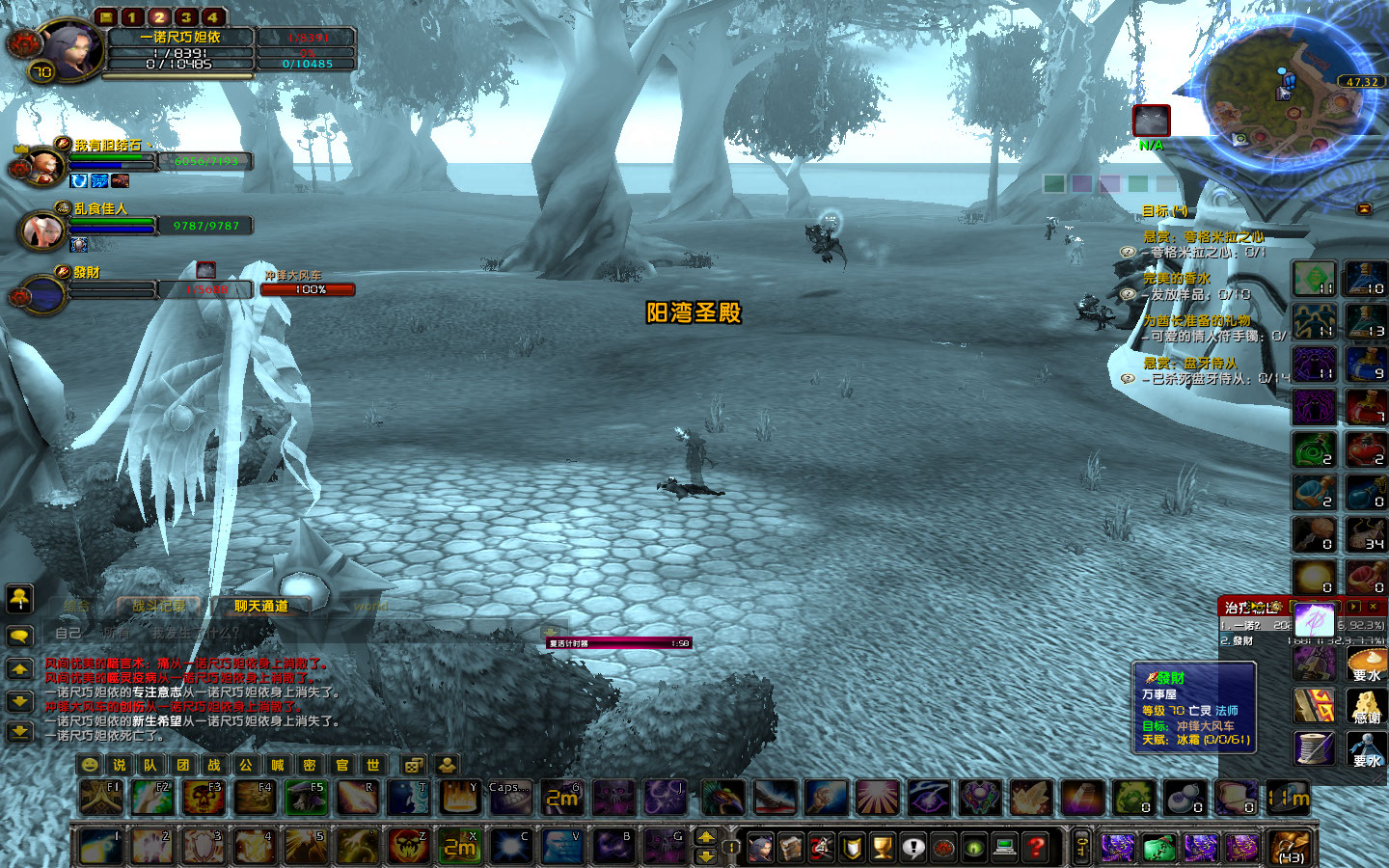The image size is (1389, 868).
Task: Select the 说 chat channel button
Action: [x=119, y=765]
